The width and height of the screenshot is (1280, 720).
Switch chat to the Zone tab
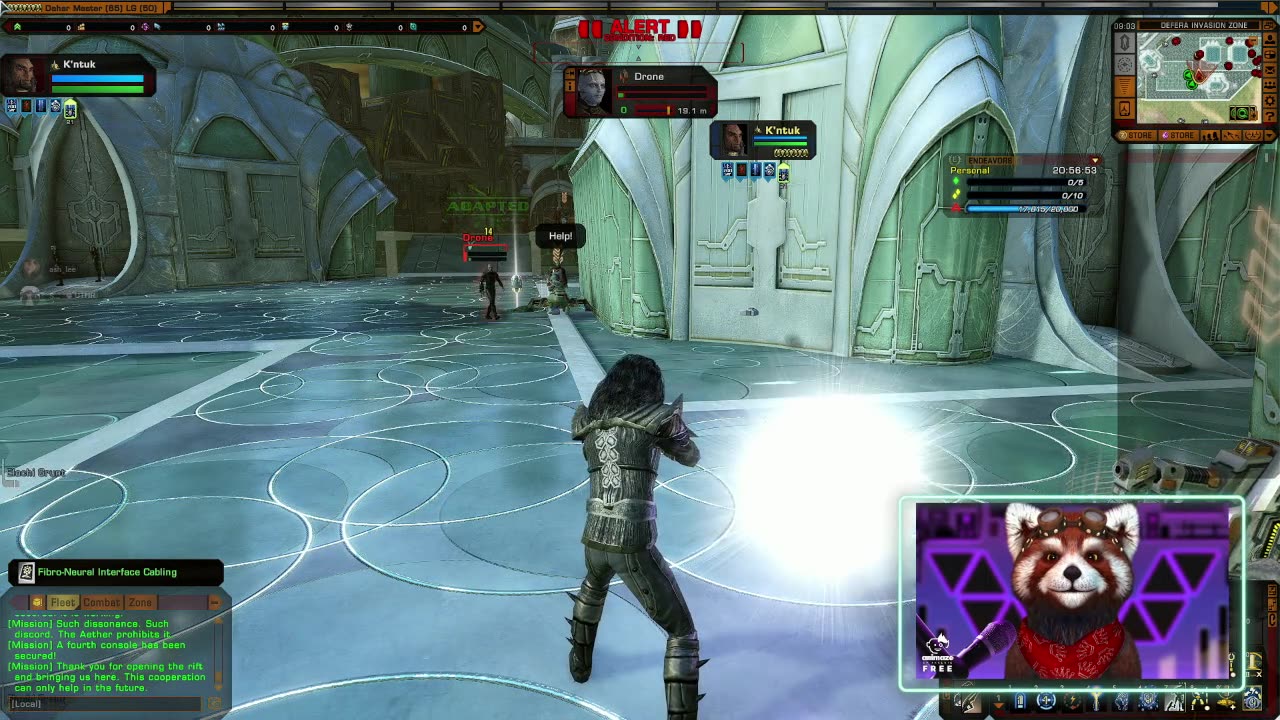tap(140, 602)
